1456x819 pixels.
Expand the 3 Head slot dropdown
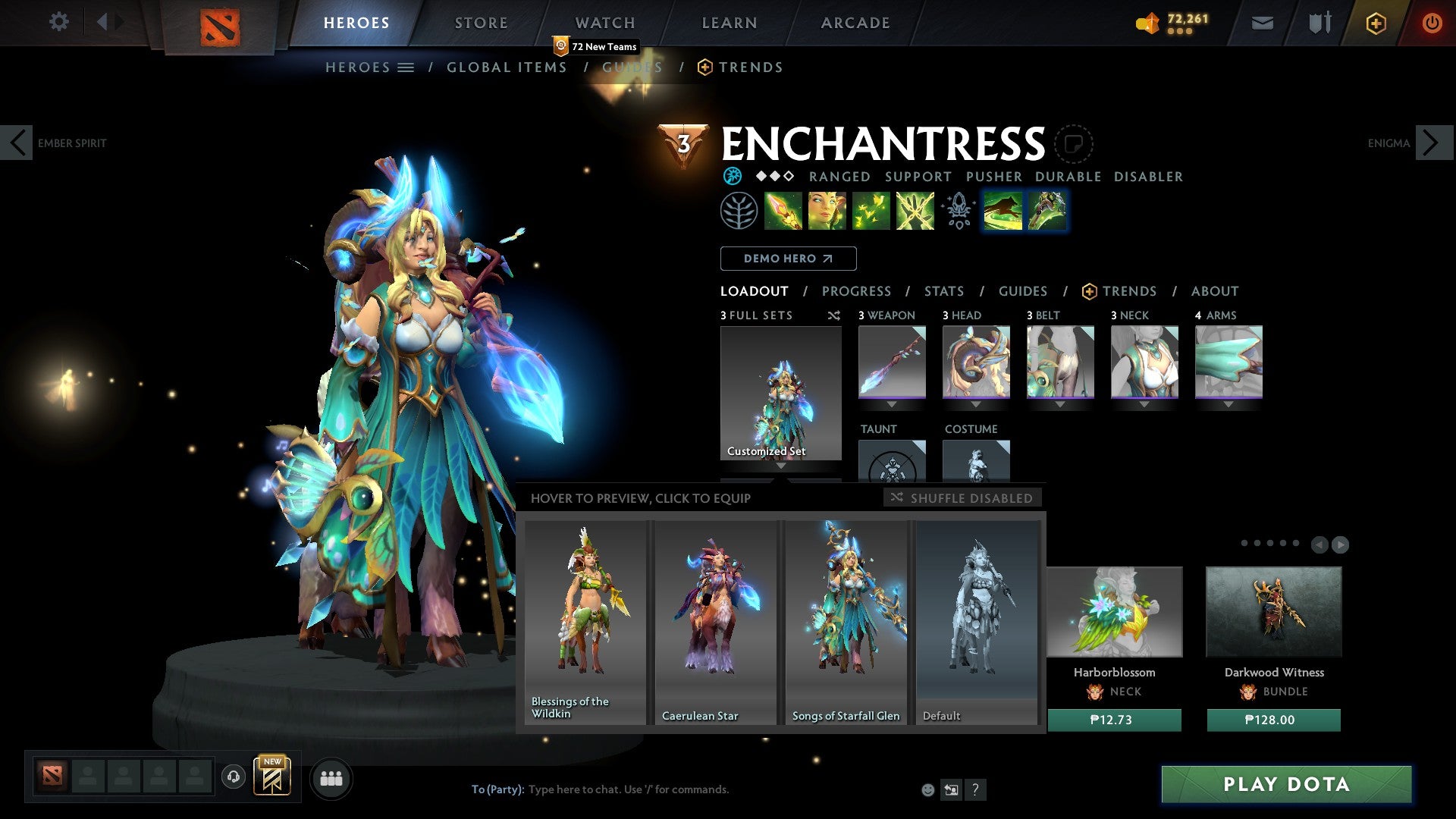[x=976, y=404]
